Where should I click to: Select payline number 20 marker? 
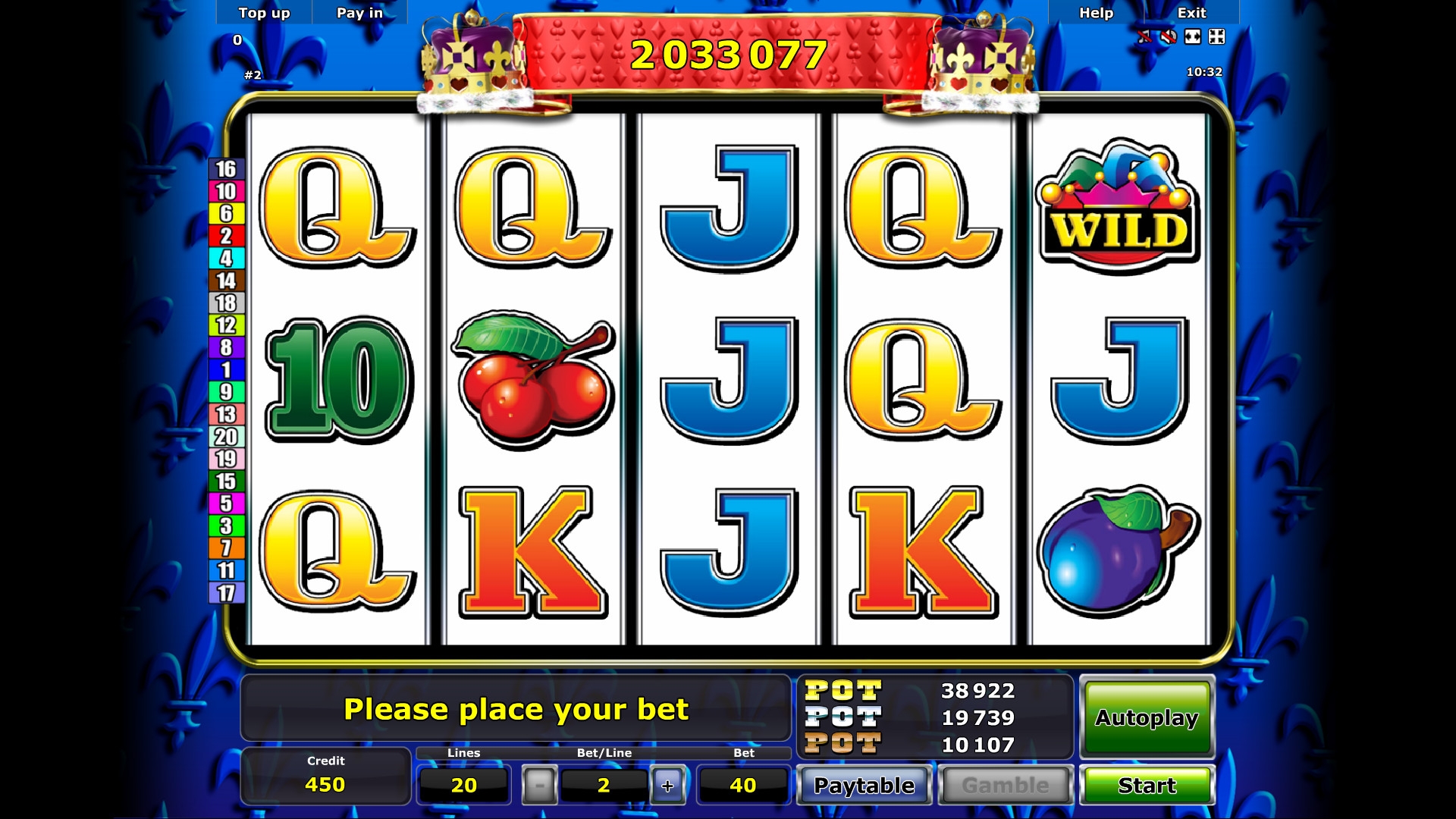click(x=226, y=437)
